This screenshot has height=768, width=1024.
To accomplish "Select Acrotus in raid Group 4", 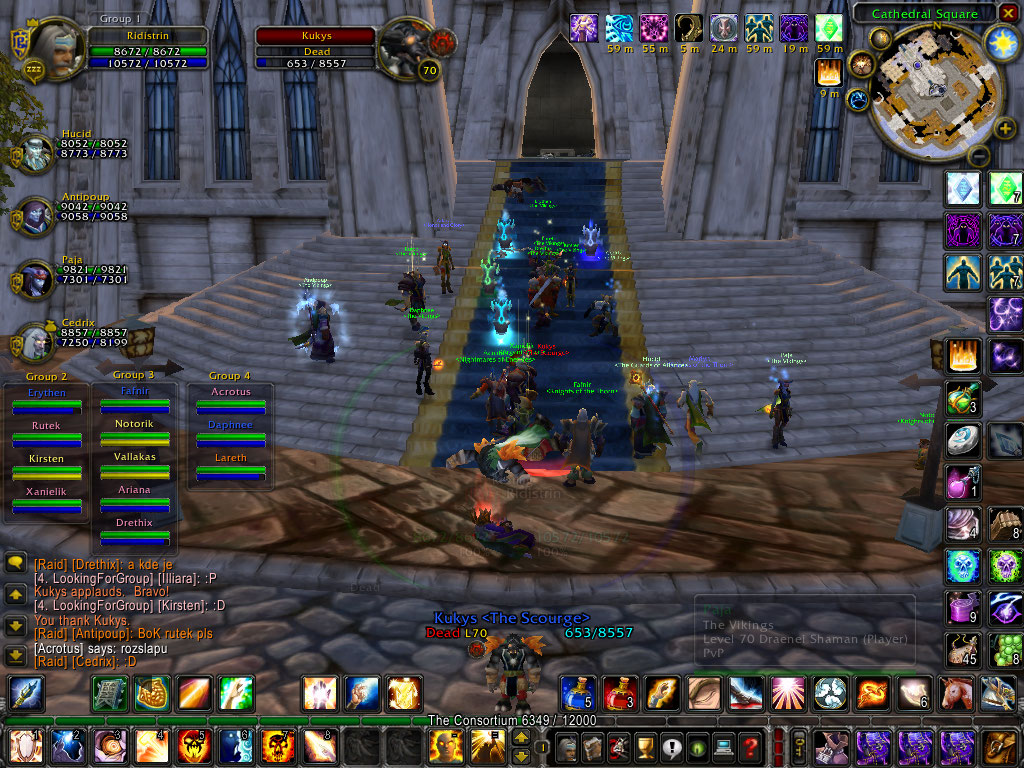I will tap(231, 399).
